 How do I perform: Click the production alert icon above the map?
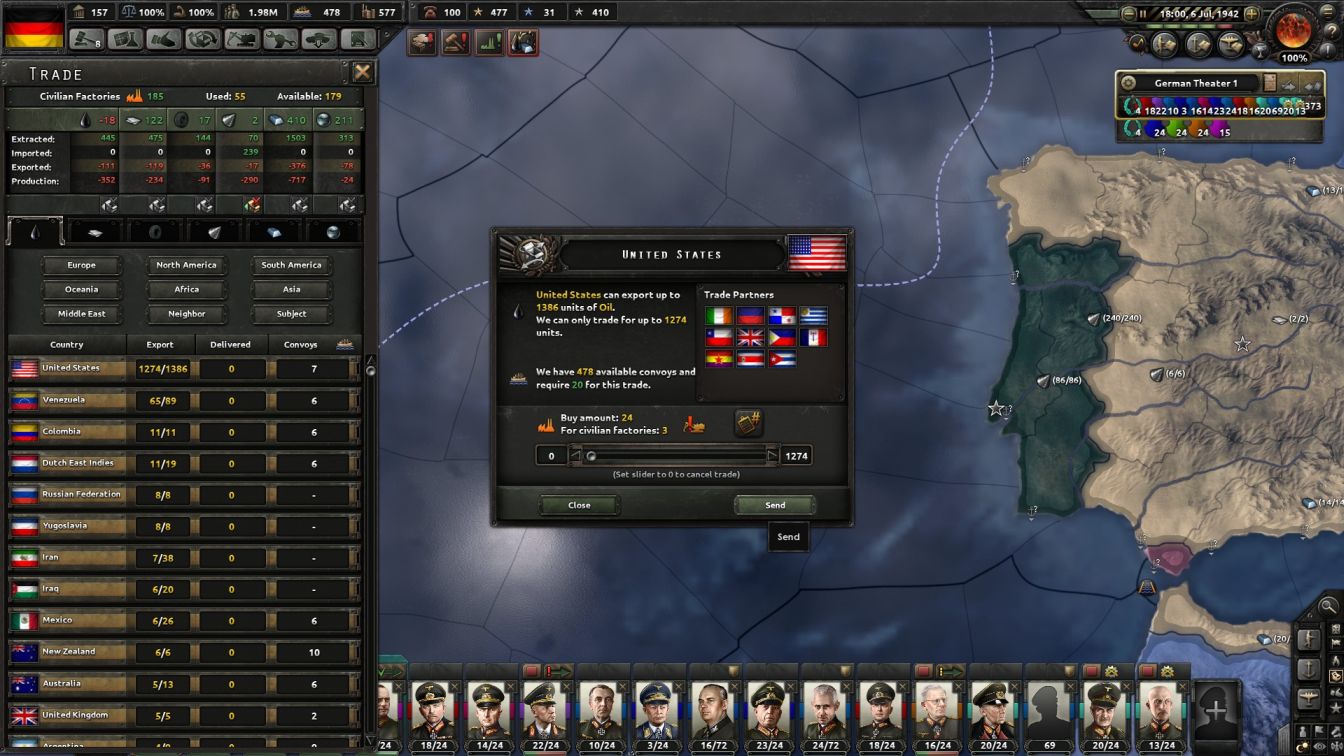pos(487,42)
